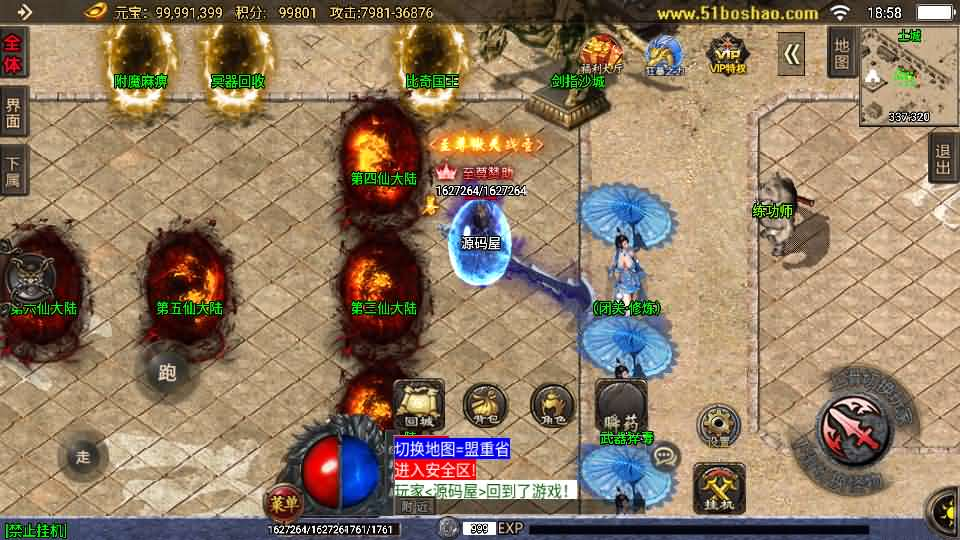Tap the 跑 run button
The height and width of the screenshot is (540, 960).
point(167,373)
